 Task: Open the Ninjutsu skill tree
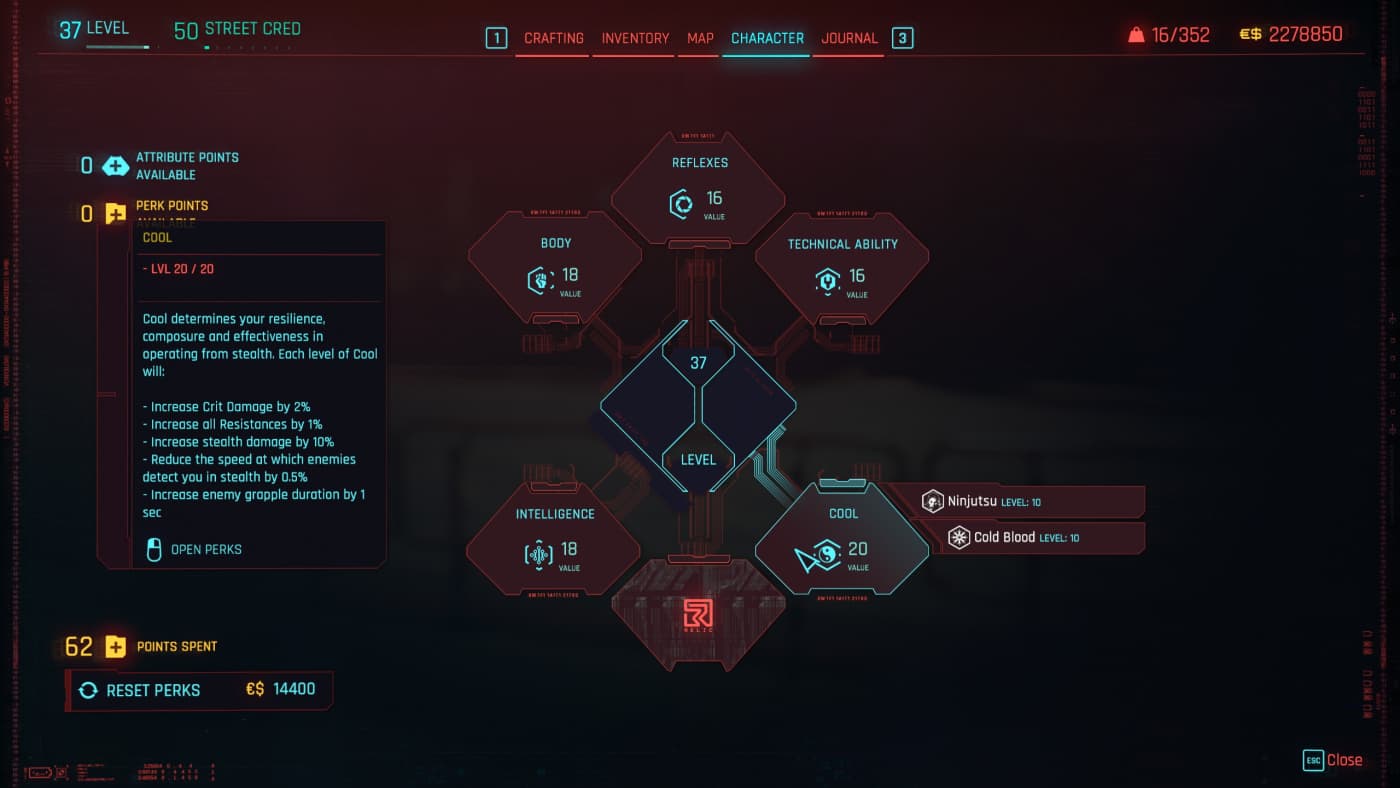[x=1030, y=502]
